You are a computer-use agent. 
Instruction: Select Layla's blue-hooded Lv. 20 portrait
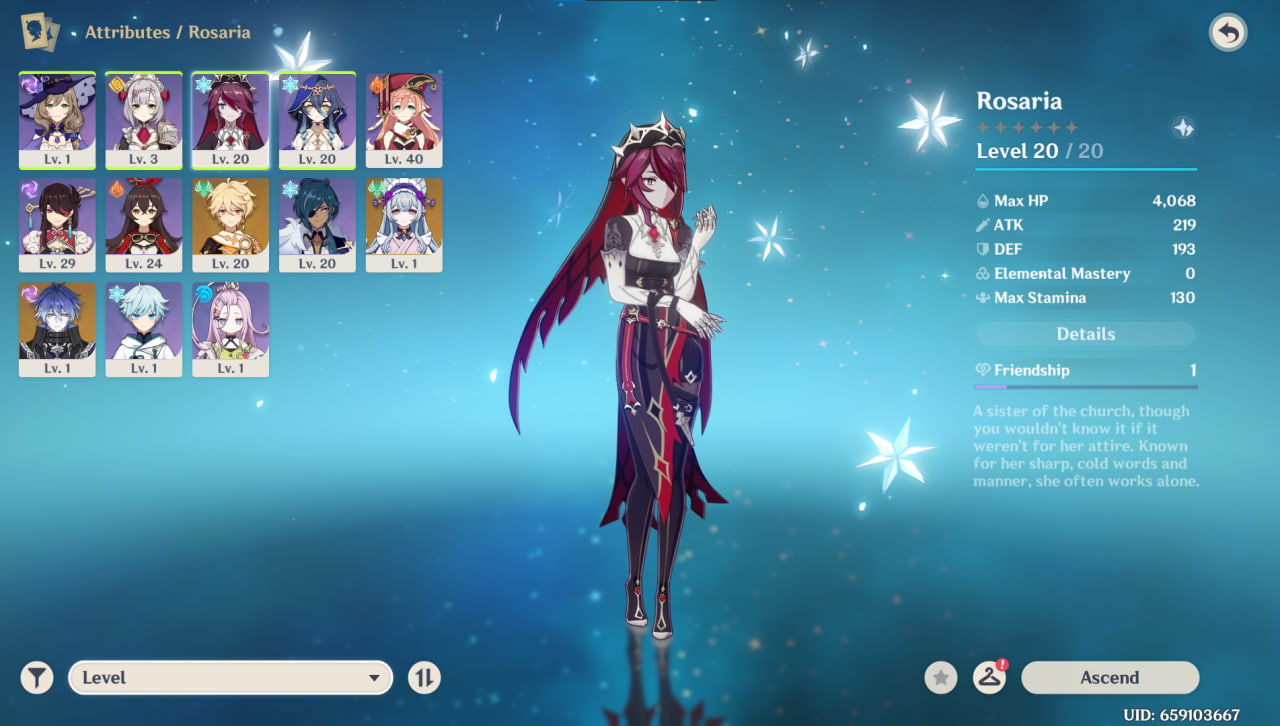317,120
